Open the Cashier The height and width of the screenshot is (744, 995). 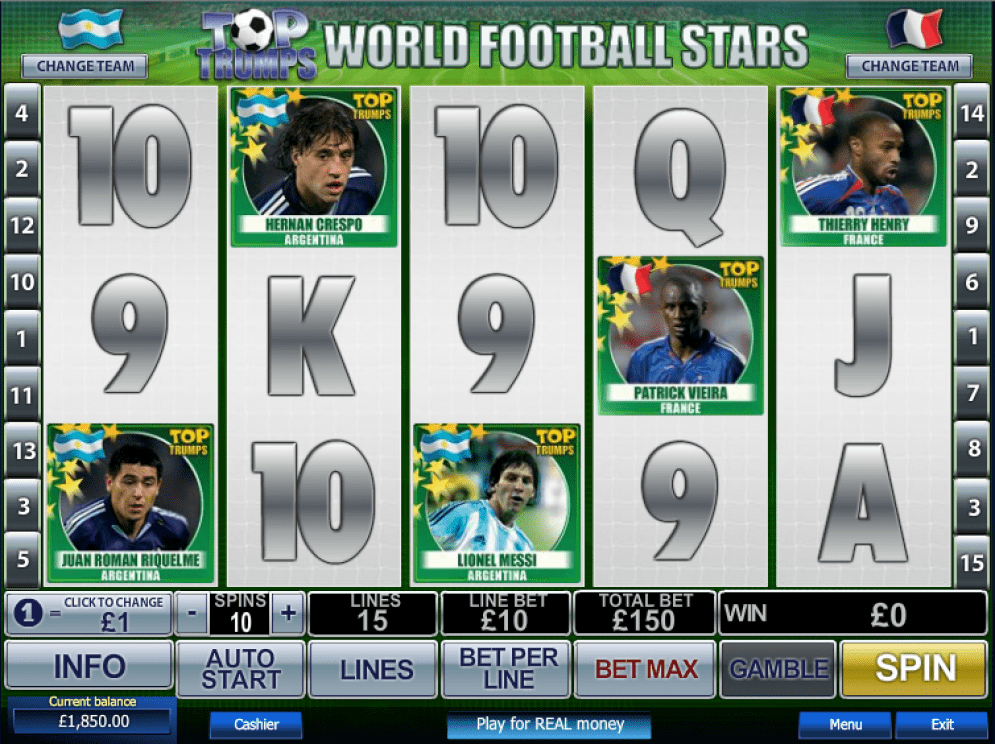255,724
